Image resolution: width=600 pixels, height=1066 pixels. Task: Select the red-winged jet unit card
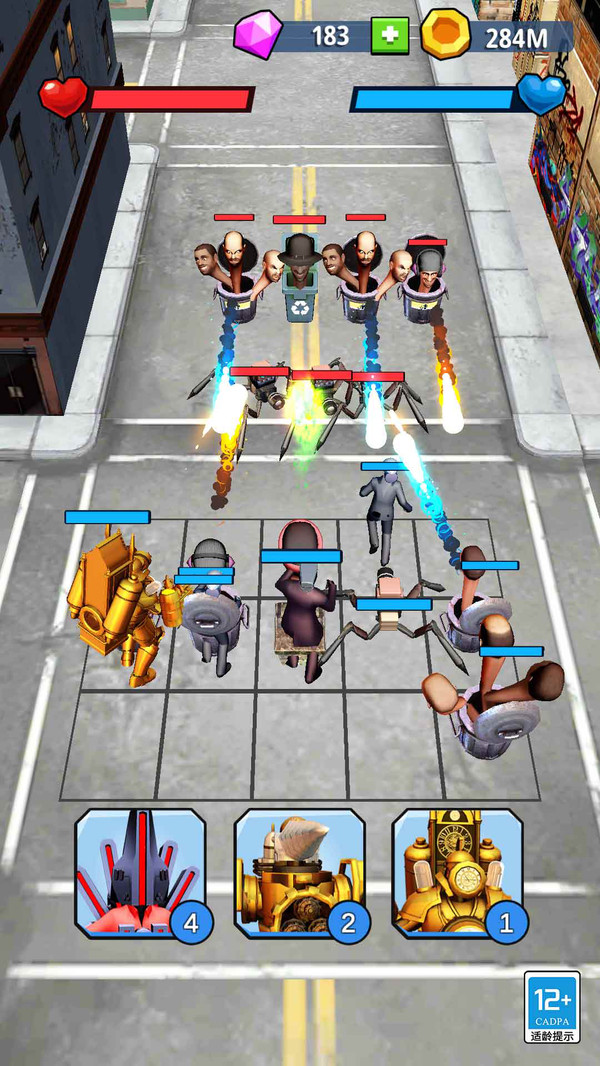140,873
